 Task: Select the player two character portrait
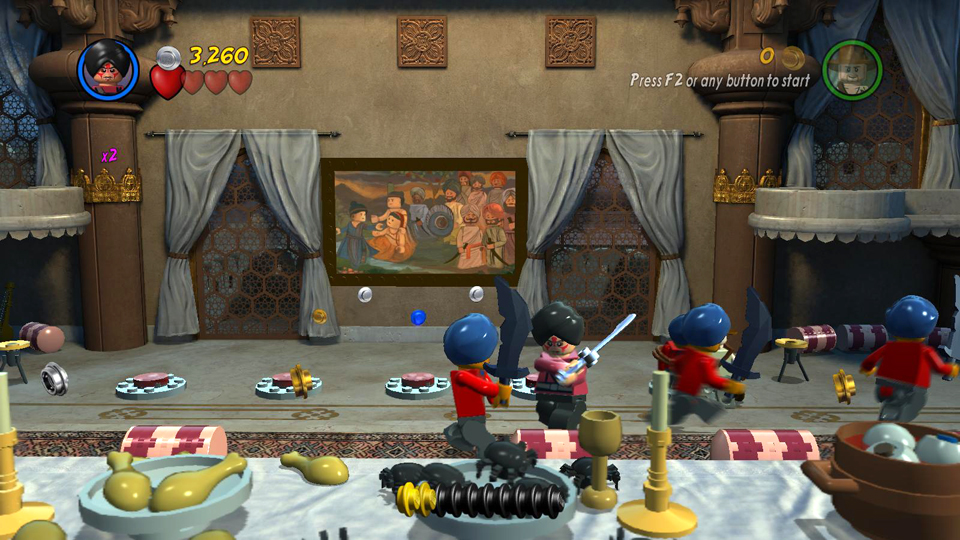pyautogui.click(x=852, y=70)
